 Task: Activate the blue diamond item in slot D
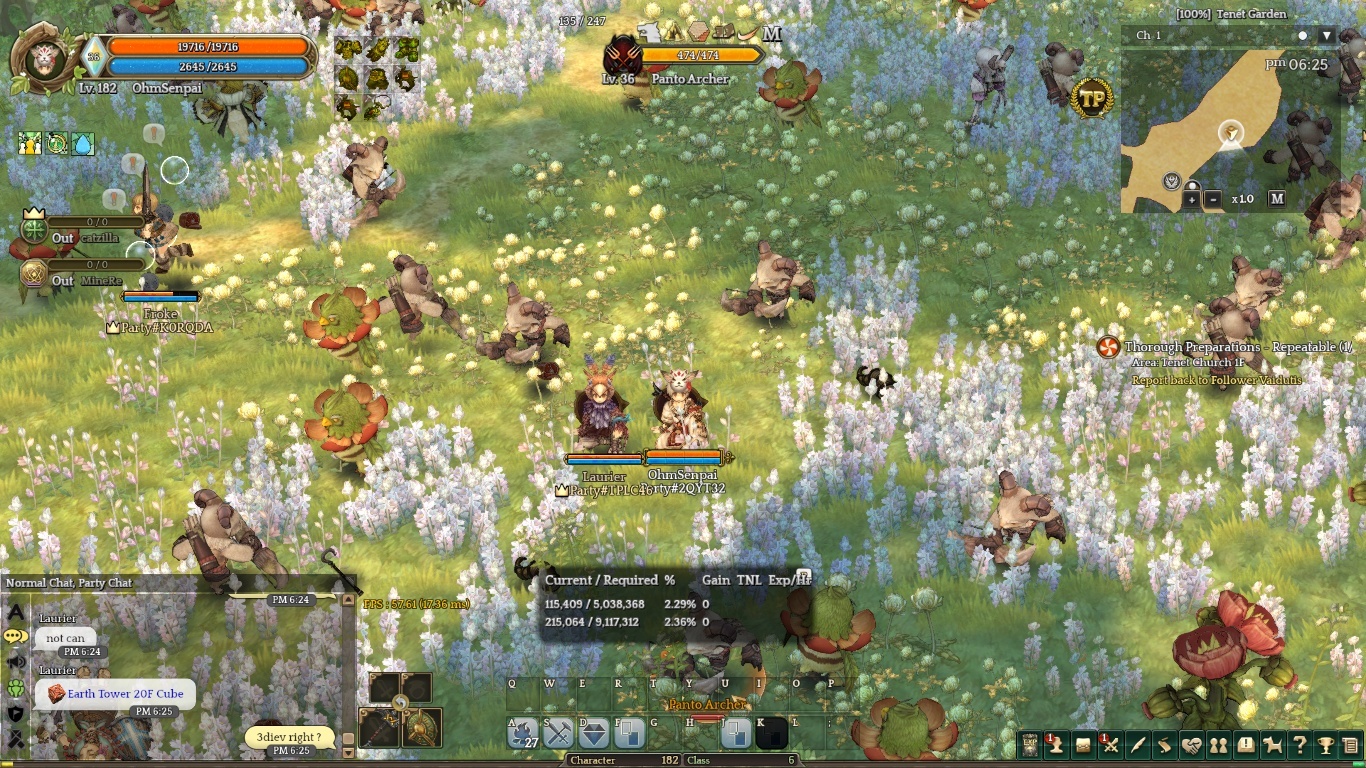click(x=594, y=734)
